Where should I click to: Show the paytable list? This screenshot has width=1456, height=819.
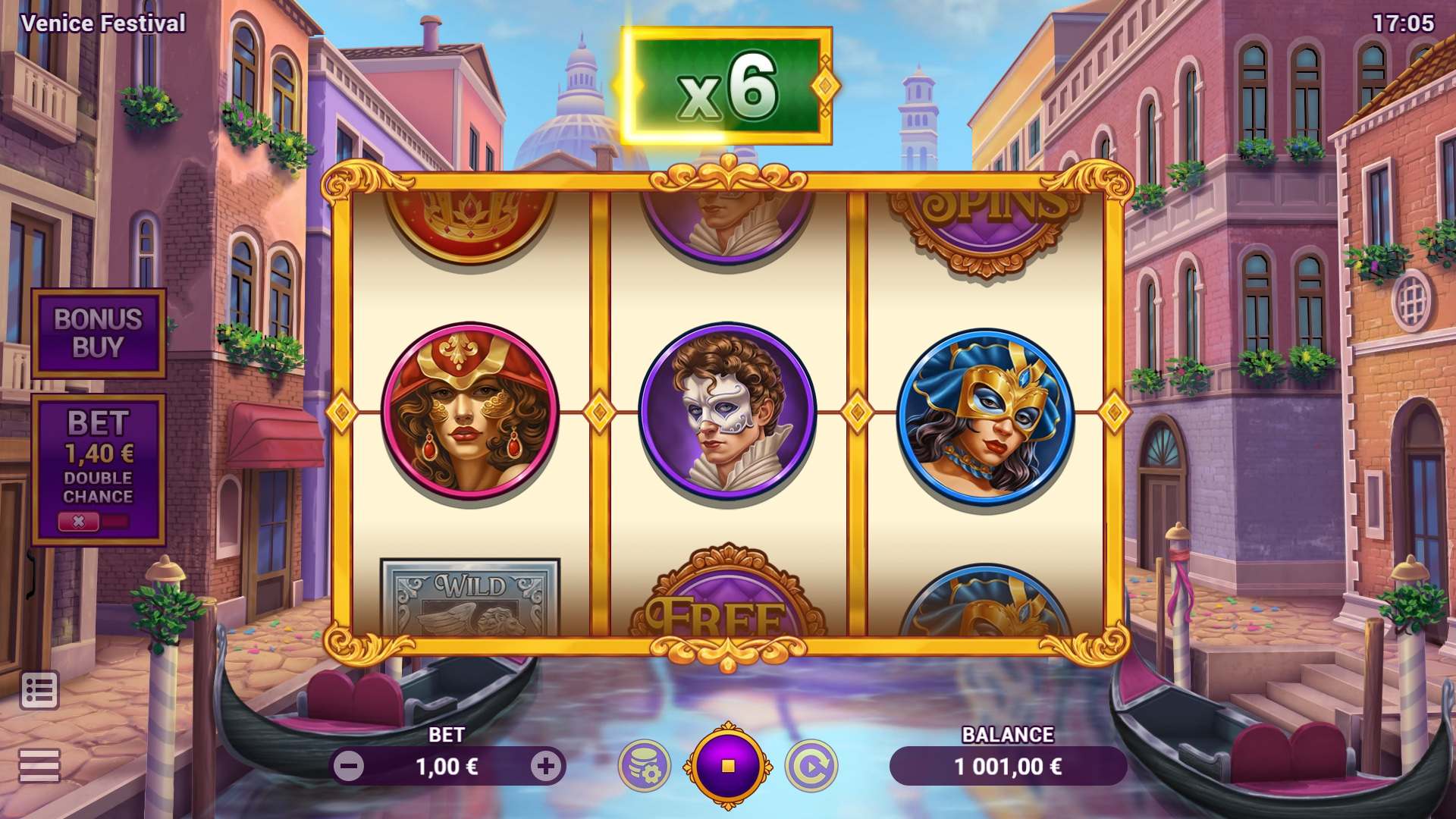(x=39, y=690)
